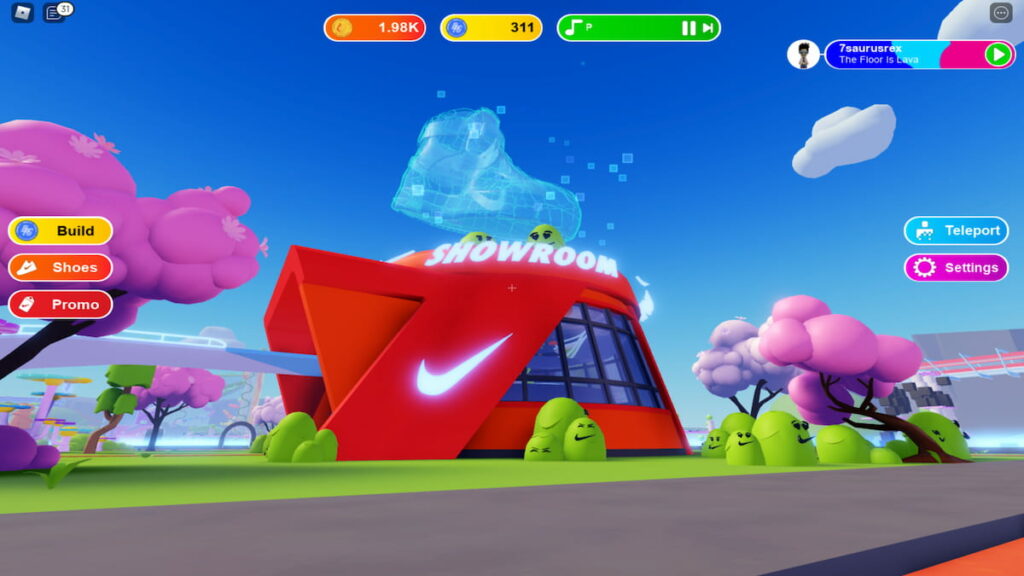Click the 7saurusrex player avatar
This screenshot has height=576, width=1024.
point(803,54)
